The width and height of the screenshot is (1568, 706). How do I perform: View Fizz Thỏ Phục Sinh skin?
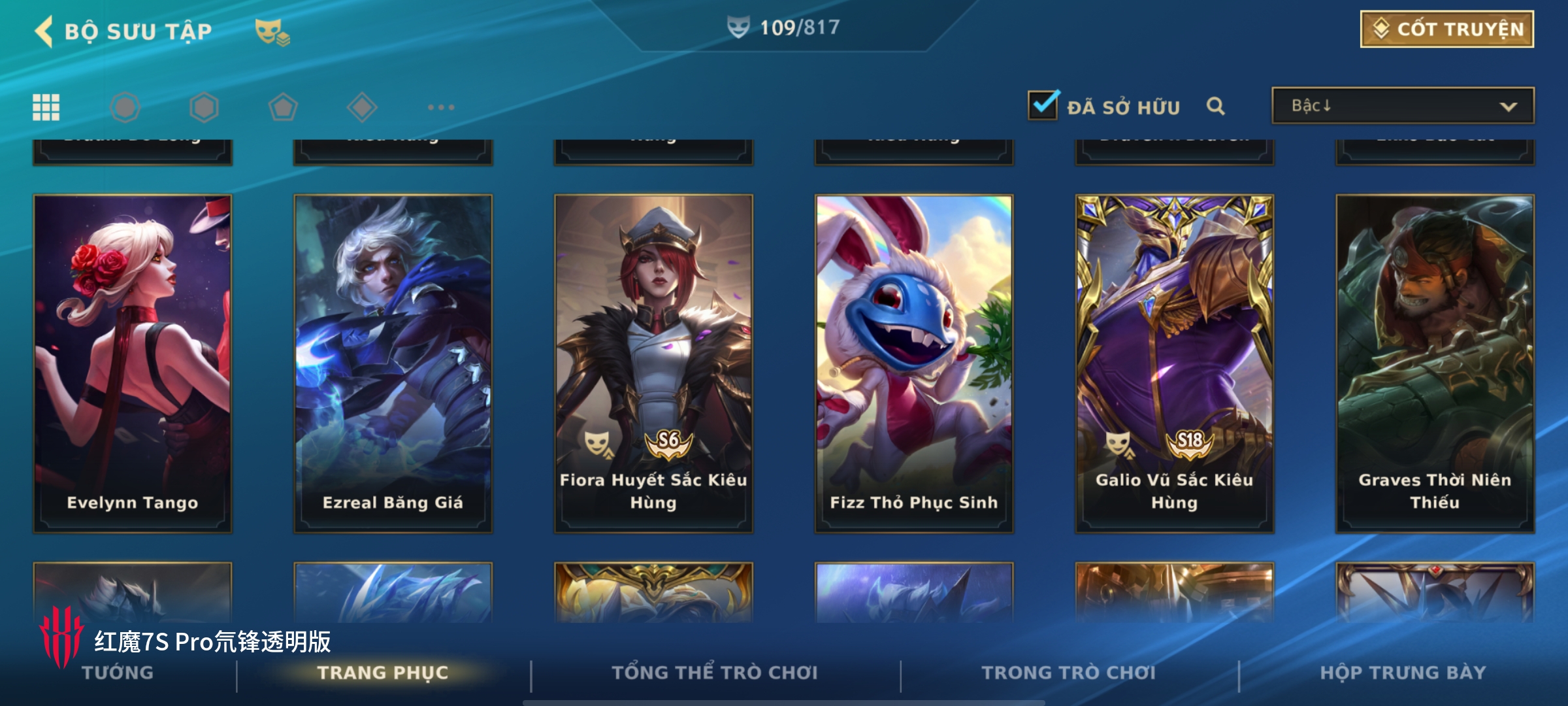(x=914, y=363)
